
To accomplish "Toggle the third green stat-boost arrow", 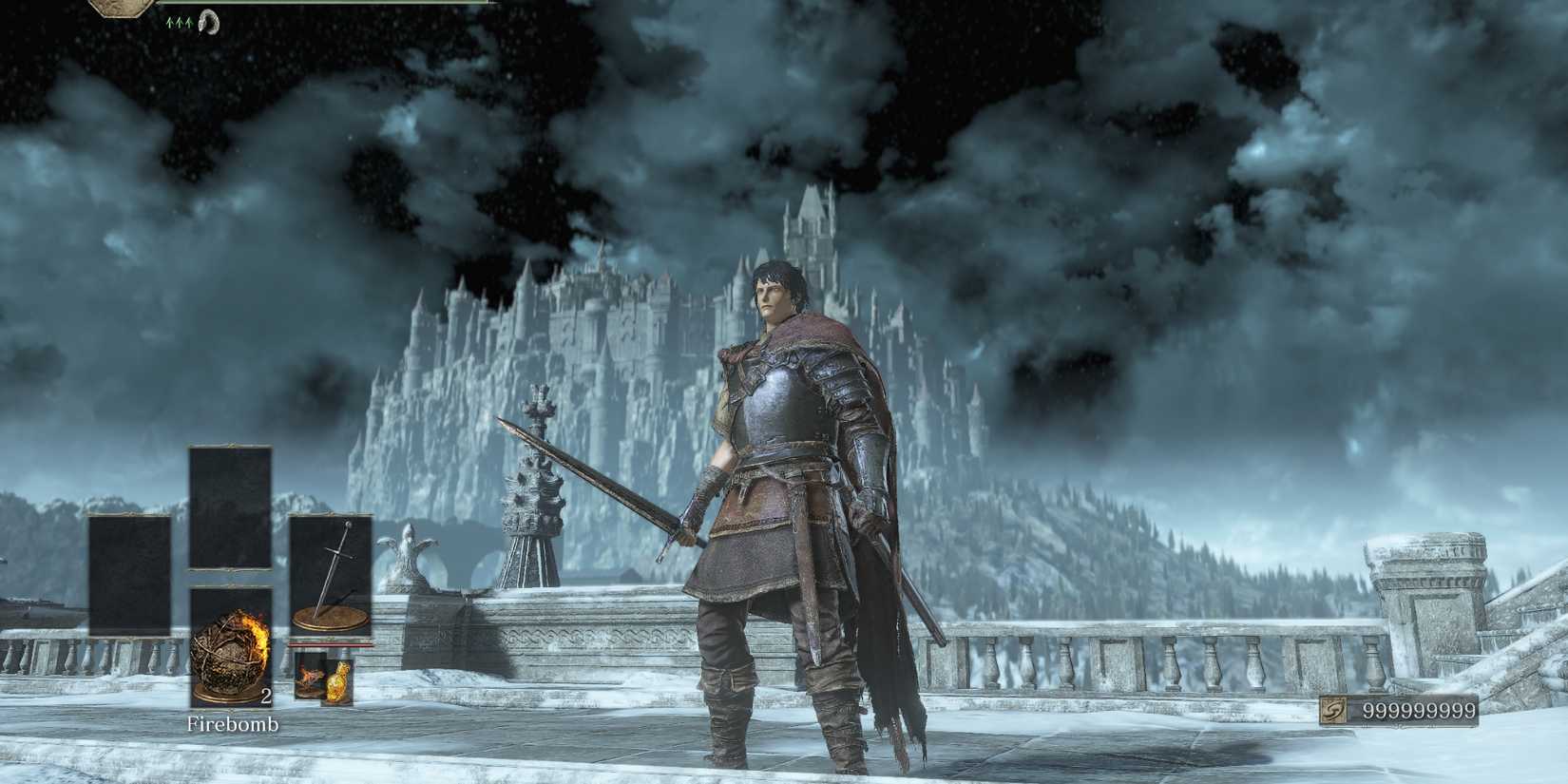I will pos(188,22).
